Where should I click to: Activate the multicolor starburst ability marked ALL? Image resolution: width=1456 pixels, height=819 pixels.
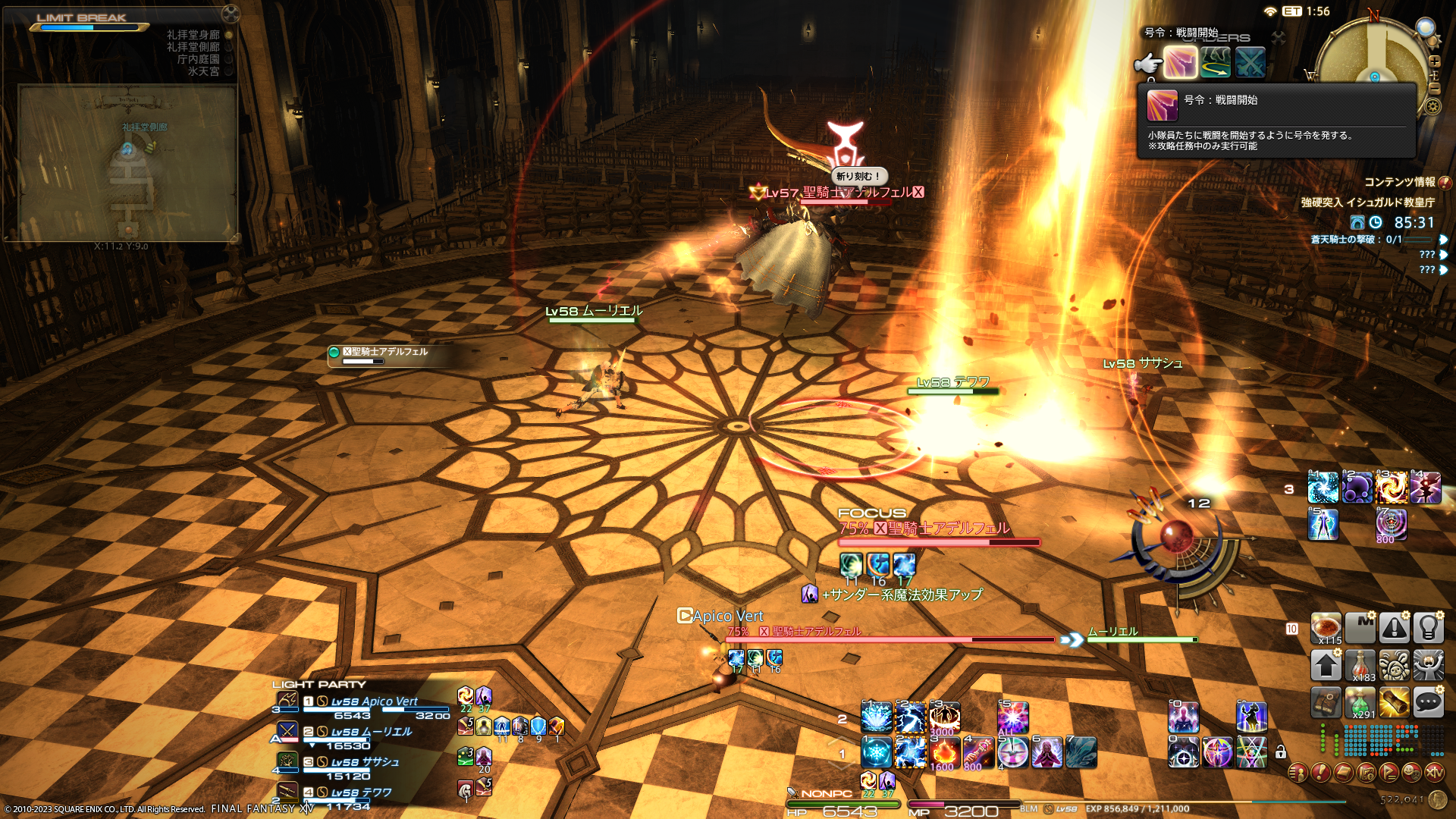pyautogui.click(x=1012, y=717)
